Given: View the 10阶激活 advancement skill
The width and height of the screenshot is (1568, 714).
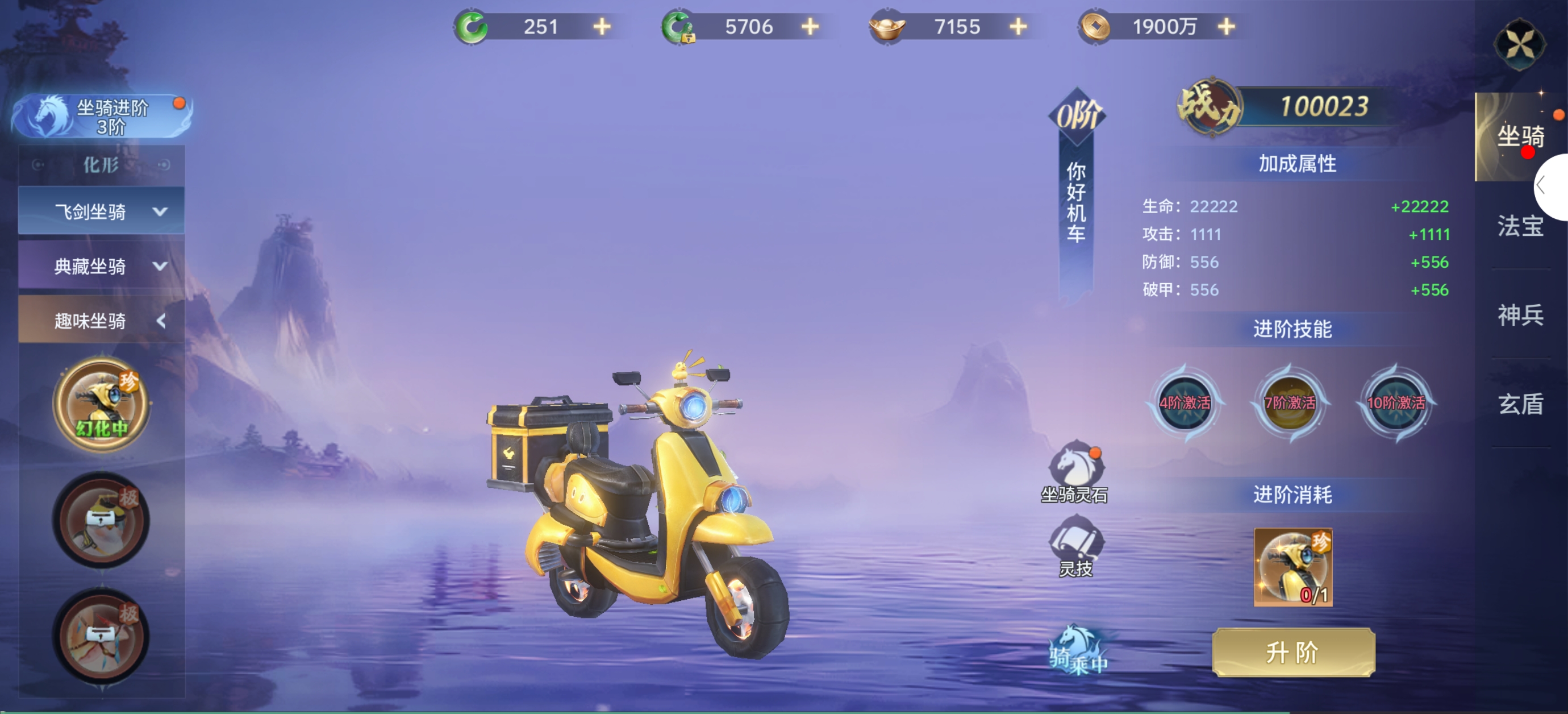Looking at the screenshot, I should coord(1396,402).
